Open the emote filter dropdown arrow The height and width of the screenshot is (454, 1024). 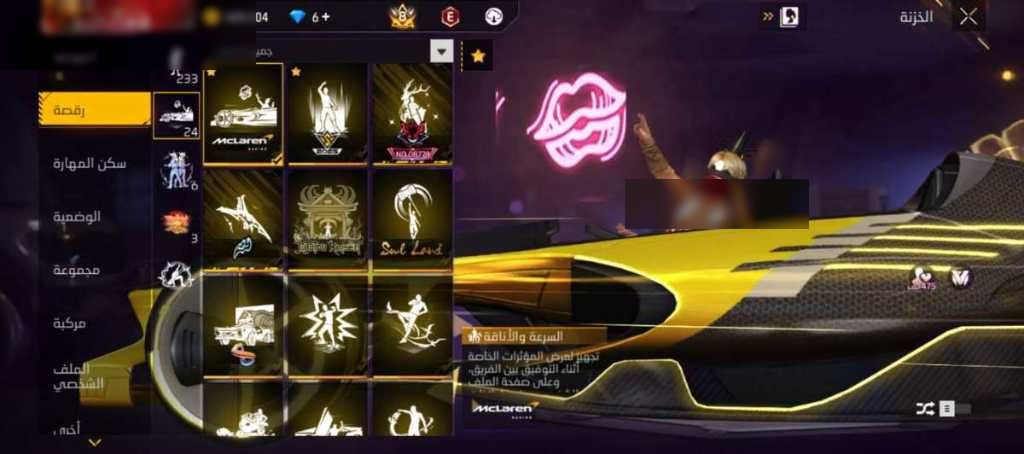[441, 51]
